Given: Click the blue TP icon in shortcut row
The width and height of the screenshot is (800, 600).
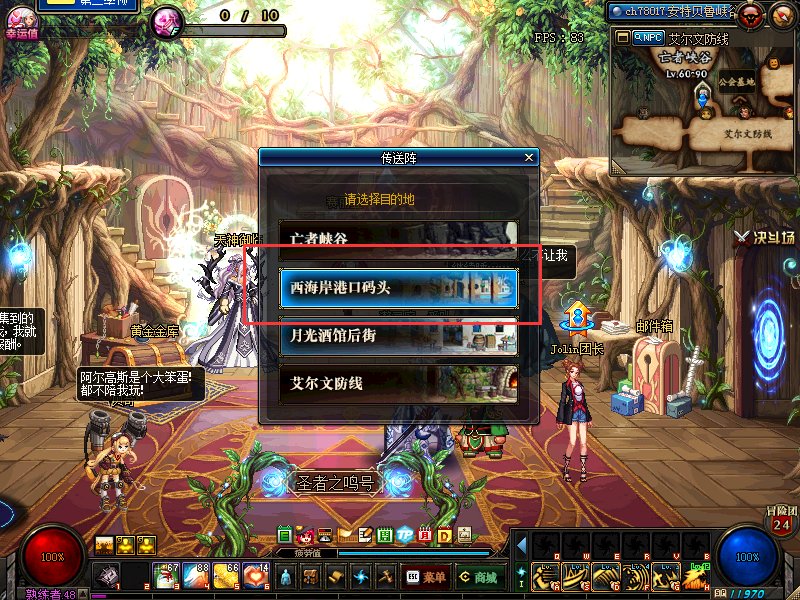Looking at the screenshot, I should (x=404, y=535).
